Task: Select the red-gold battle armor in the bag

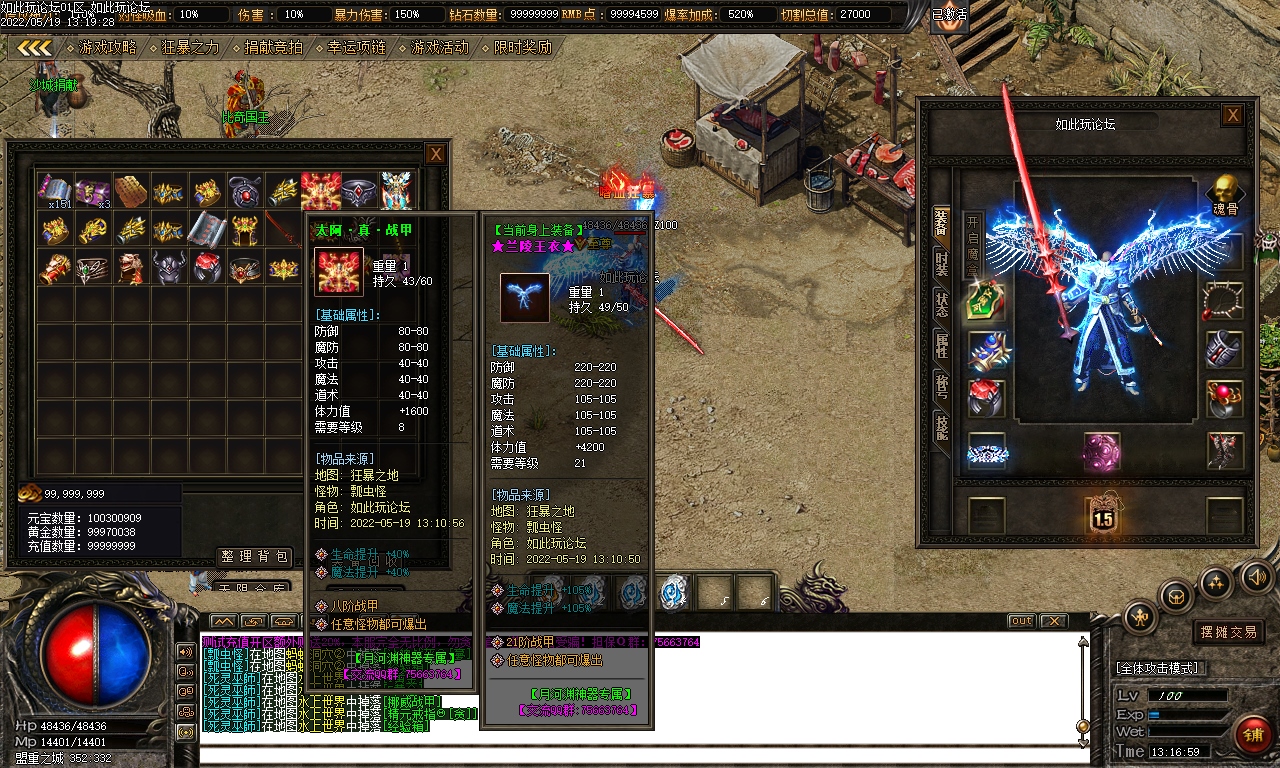Action: point(321,191)
